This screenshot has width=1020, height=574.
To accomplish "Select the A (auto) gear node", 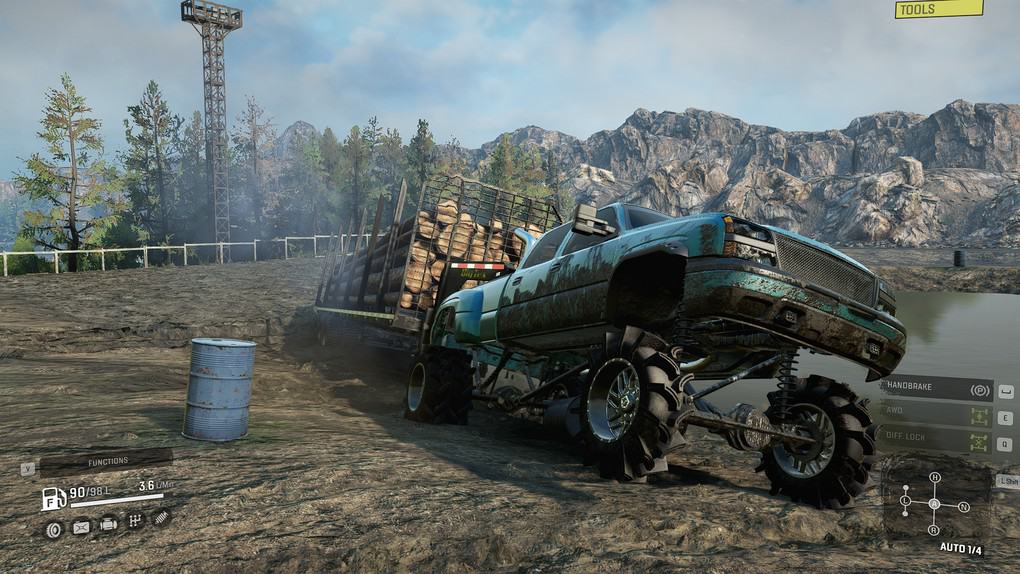I will point(934,503).
